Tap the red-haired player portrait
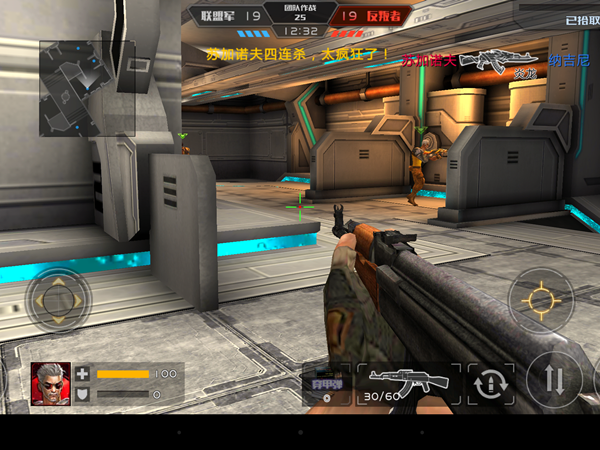This screenshot has height=450, width=600. pos(50,383)
